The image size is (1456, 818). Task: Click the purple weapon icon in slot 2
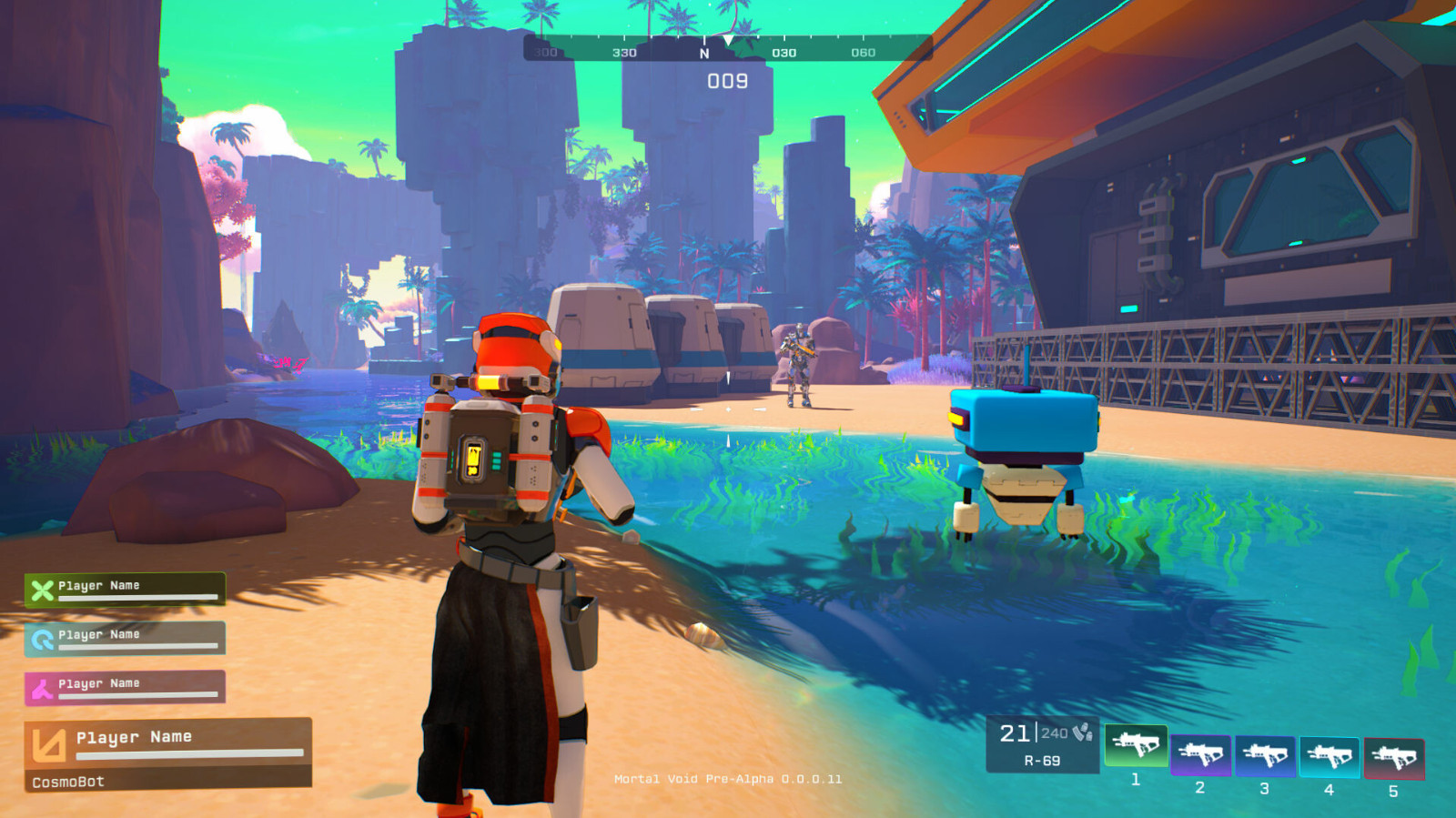1199,751
